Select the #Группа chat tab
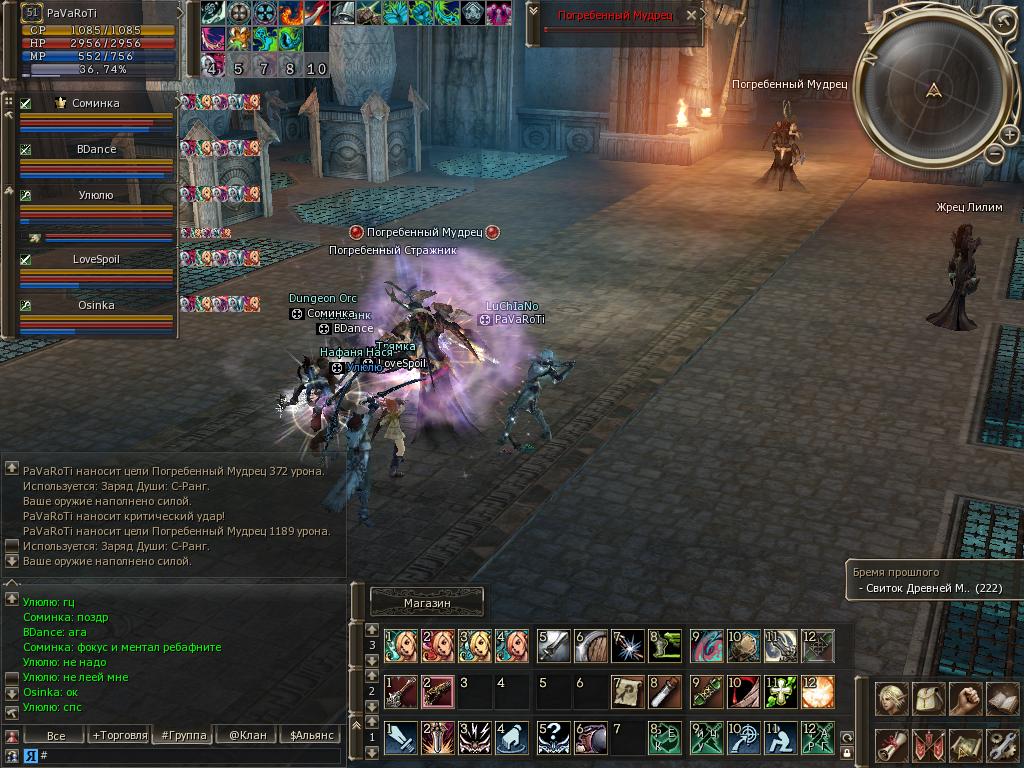 (184, 736)
